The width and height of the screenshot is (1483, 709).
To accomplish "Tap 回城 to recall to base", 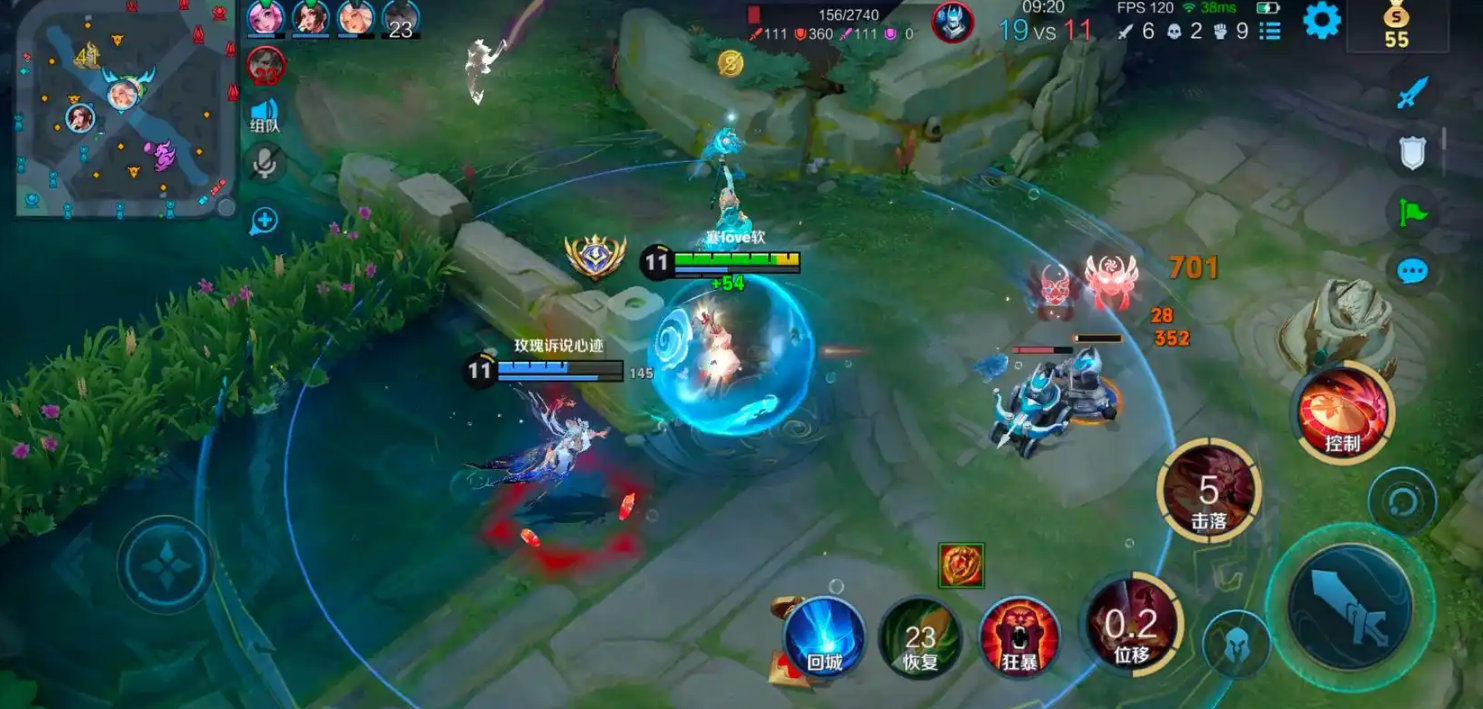I will (x=824, y=636).
